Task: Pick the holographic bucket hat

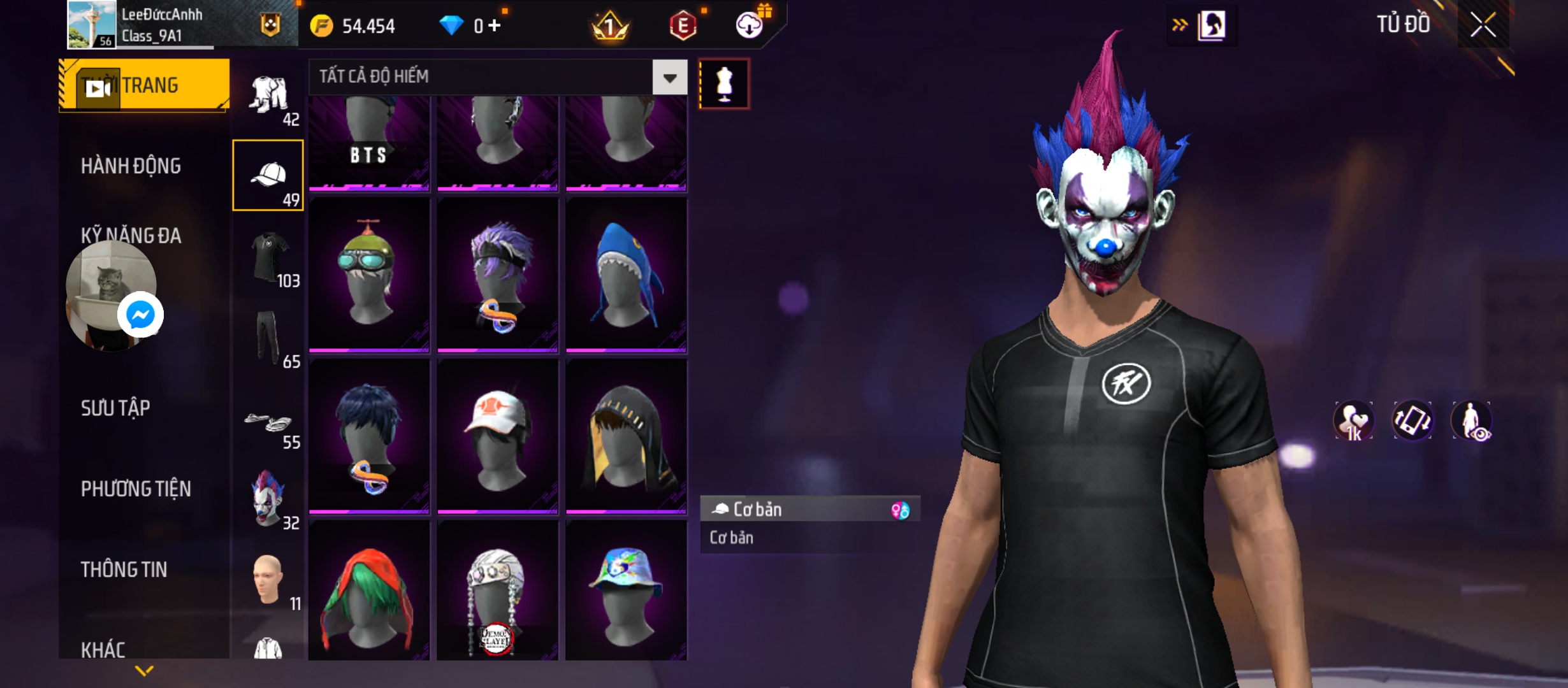Action: coord(626,591)
